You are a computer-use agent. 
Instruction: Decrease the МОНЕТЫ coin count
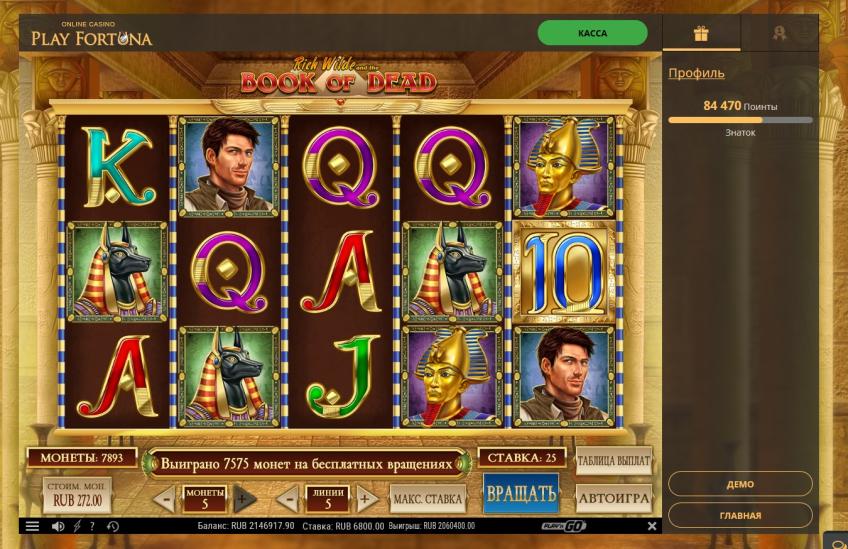[165, 498]
